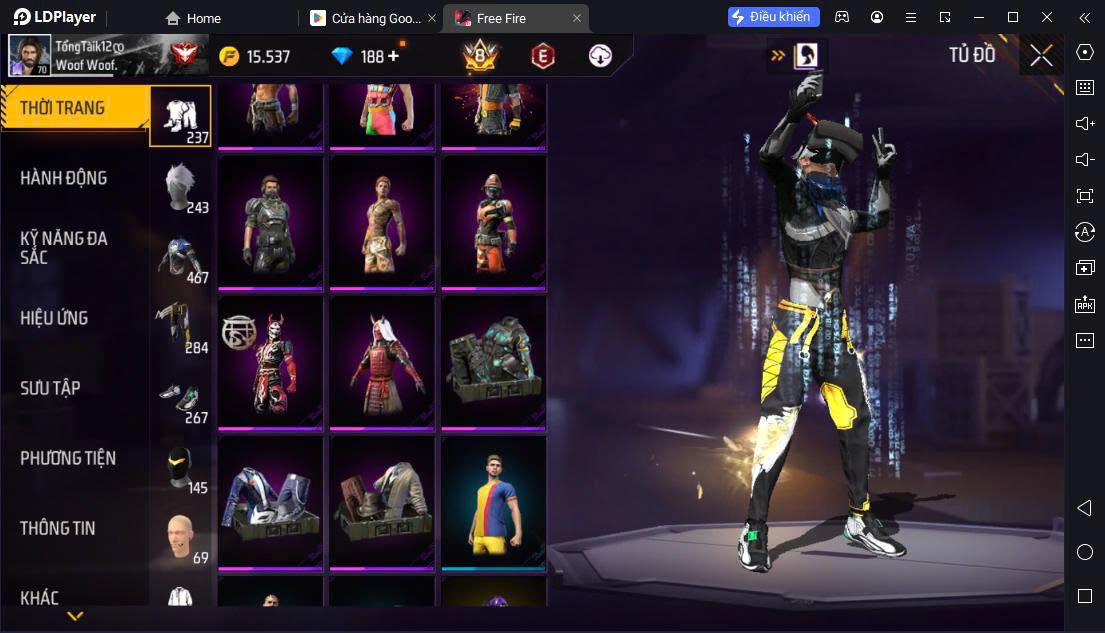Close the wardrobe with the X button
The width and height of the screenshot is (1105, 633).
coord(1041,56)
